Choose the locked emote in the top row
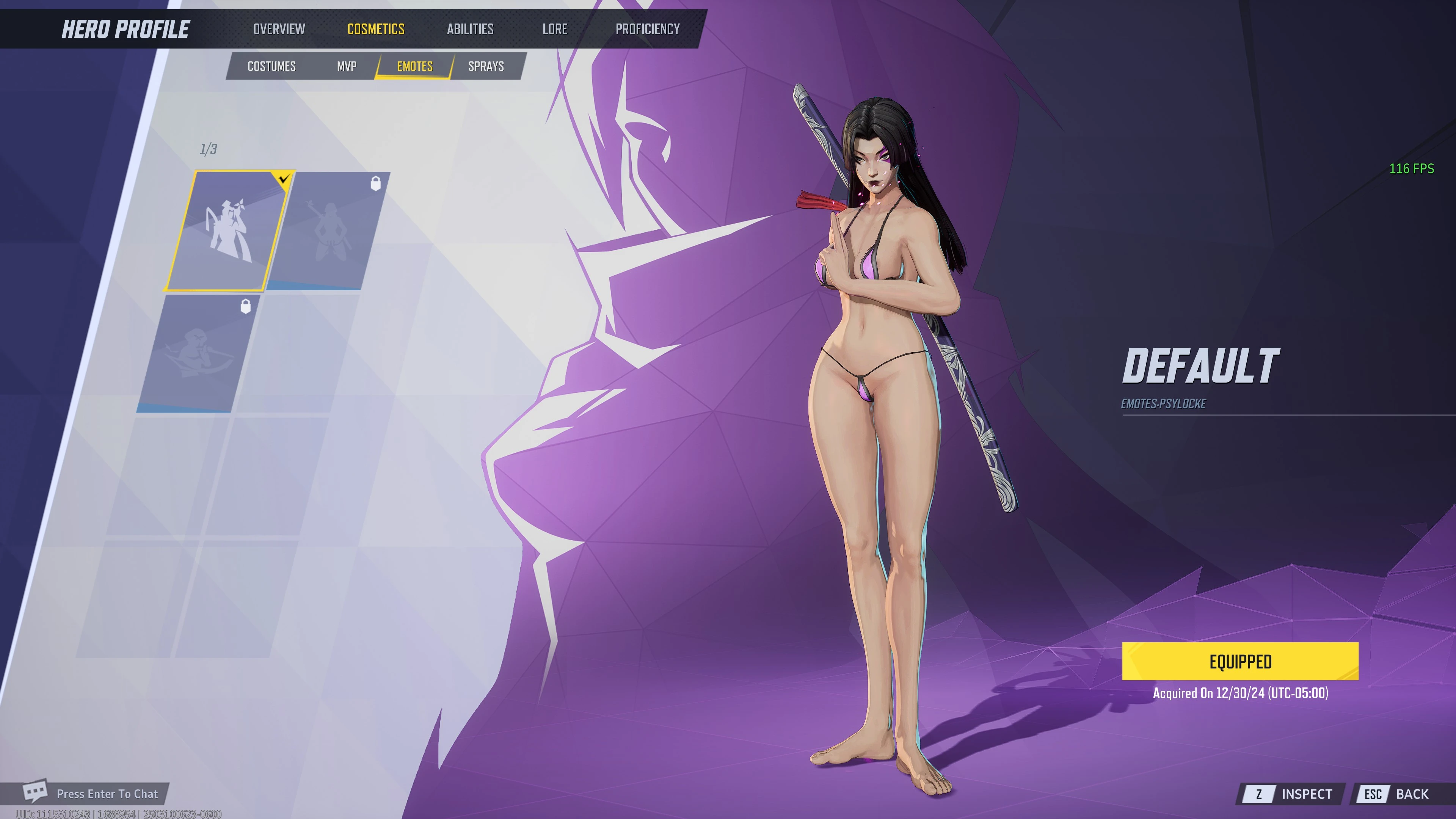Viewport: 1456px width, 819px height. pos(328,231)
